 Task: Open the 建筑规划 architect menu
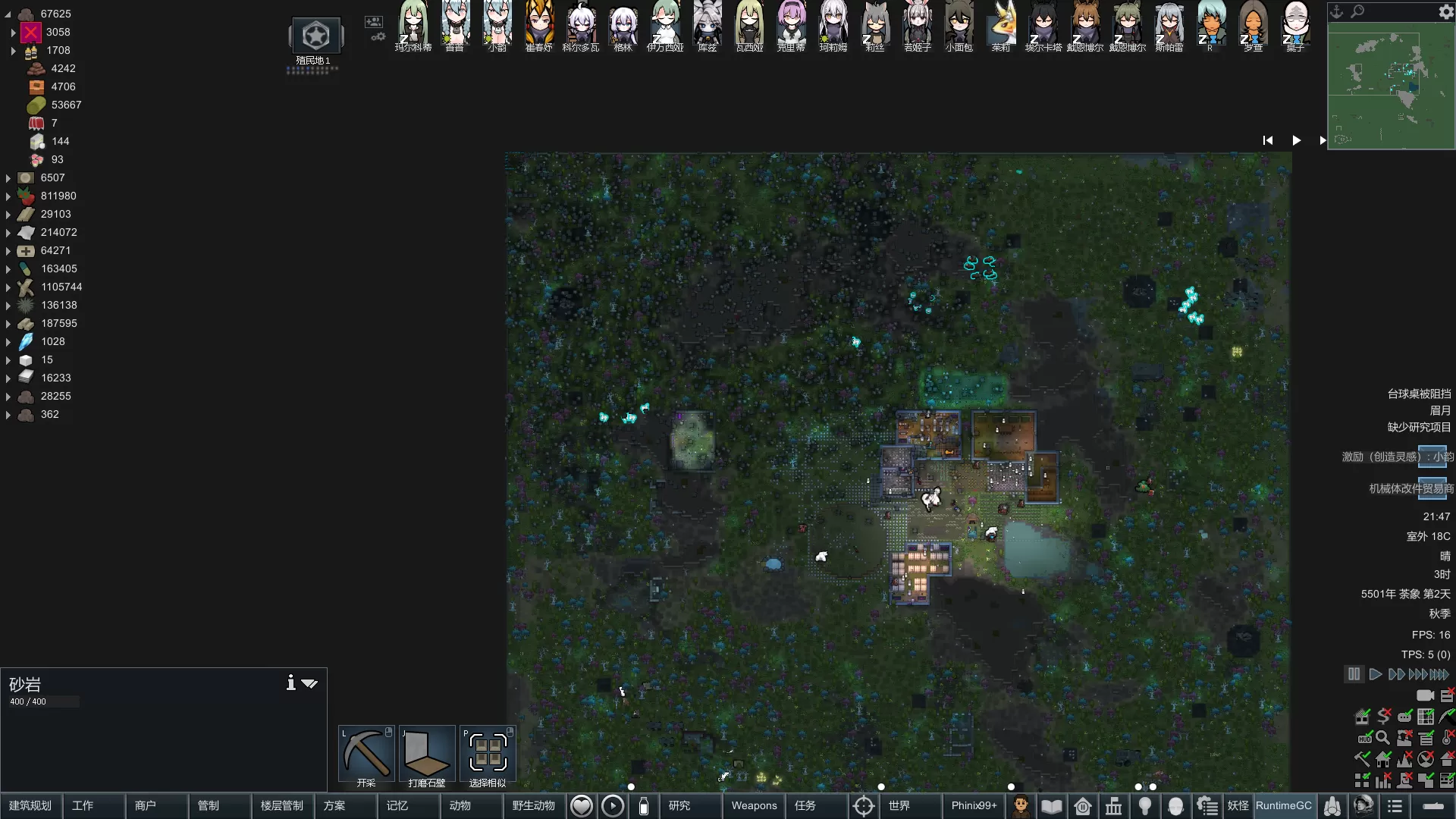click(31, 805)
